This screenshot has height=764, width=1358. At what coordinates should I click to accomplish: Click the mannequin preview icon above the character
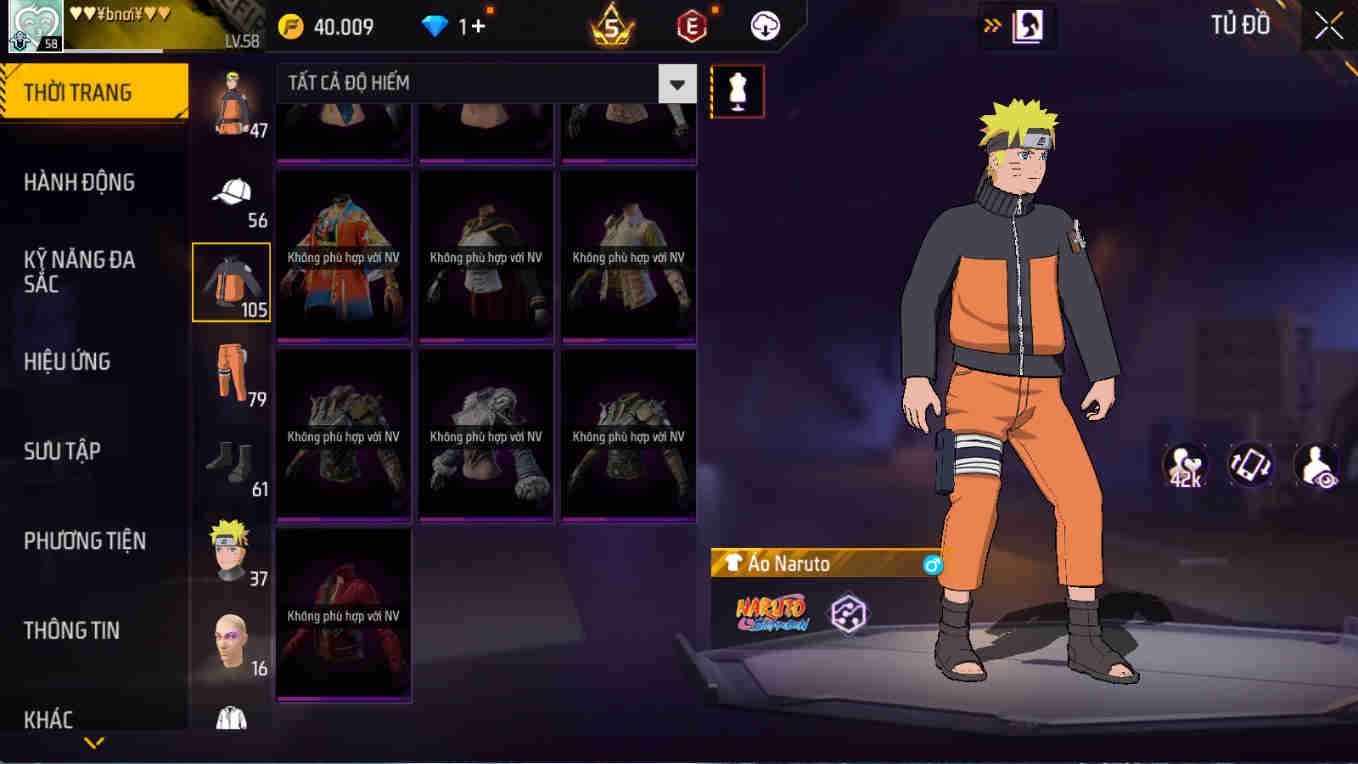(x=737, y=90)
